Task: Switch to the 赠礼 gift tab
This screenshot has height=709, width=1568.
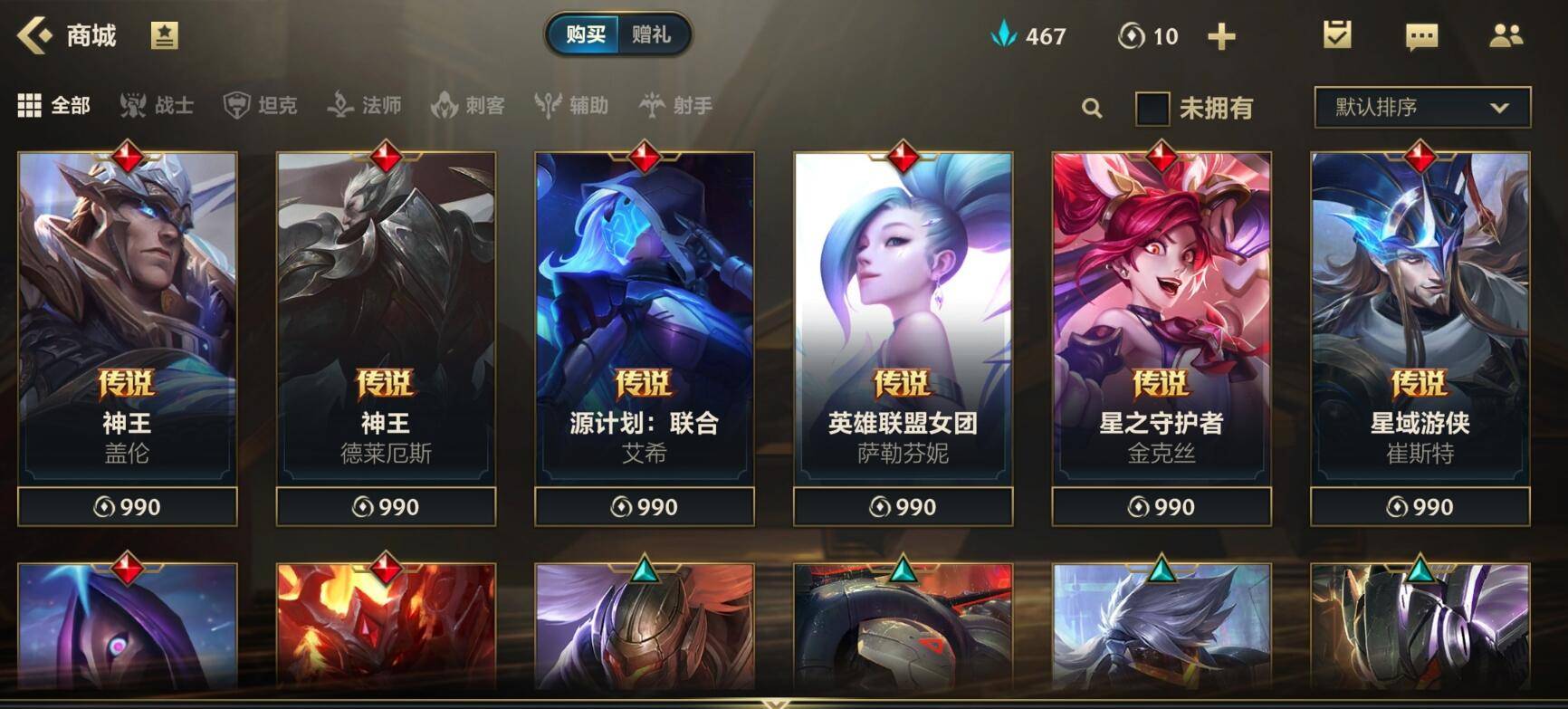Action: [651, 35]
